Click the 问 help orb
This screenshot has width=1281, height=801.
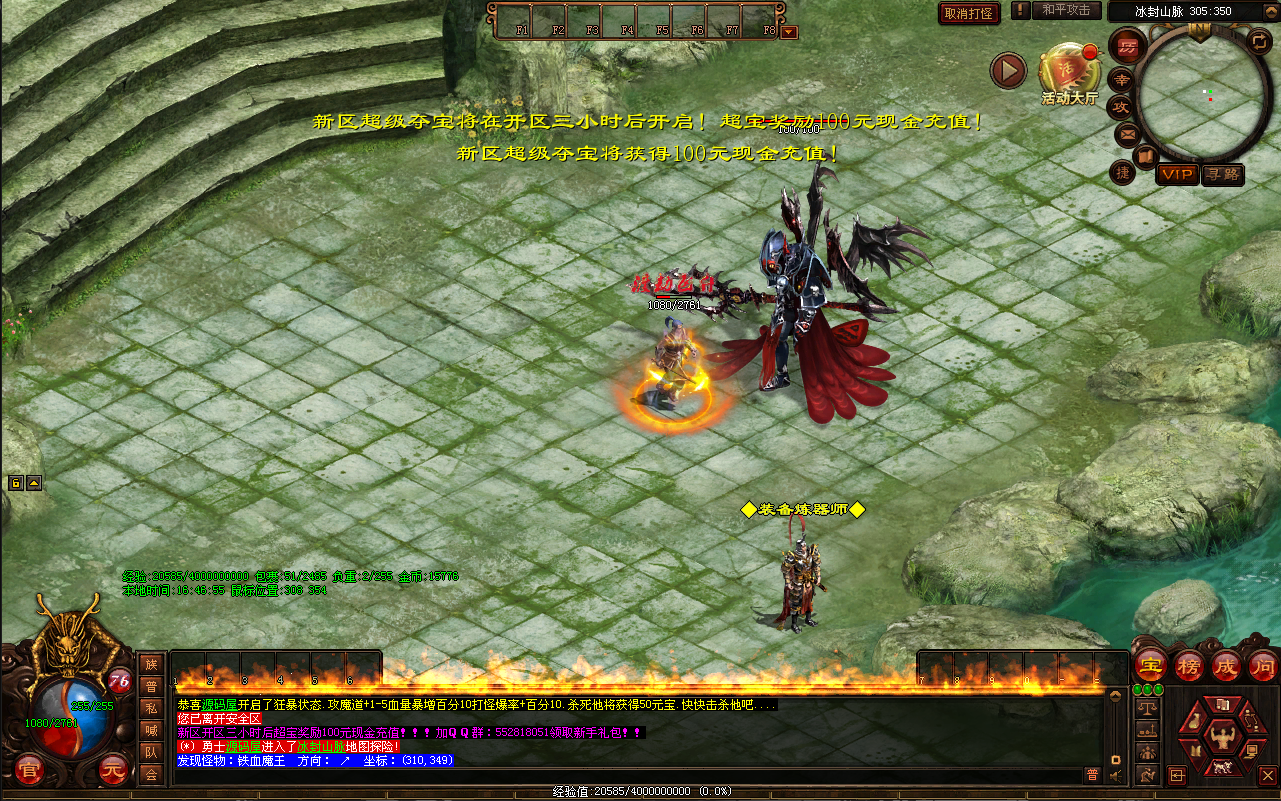(x=1262, y=666)
